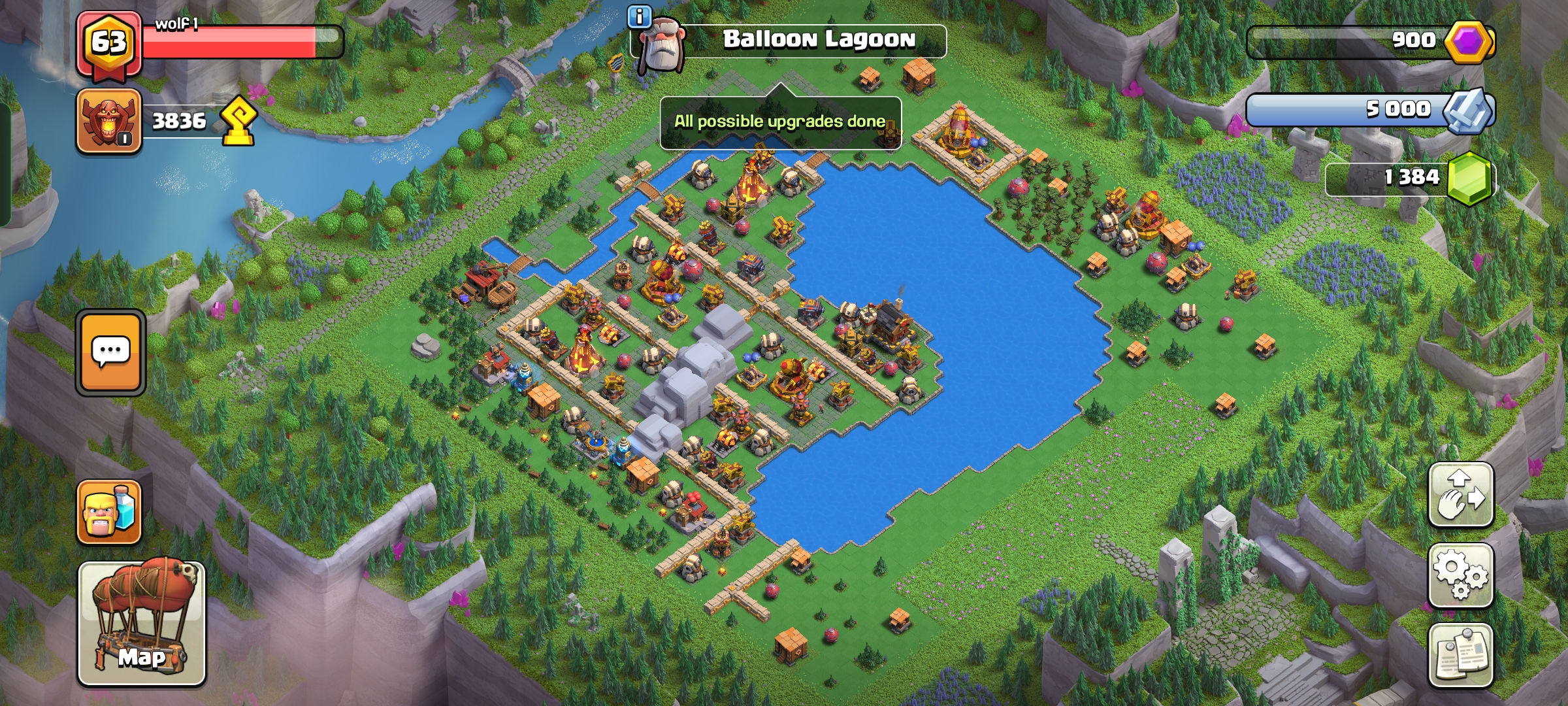Open the chat speech bubble panel

pos(110,352)
